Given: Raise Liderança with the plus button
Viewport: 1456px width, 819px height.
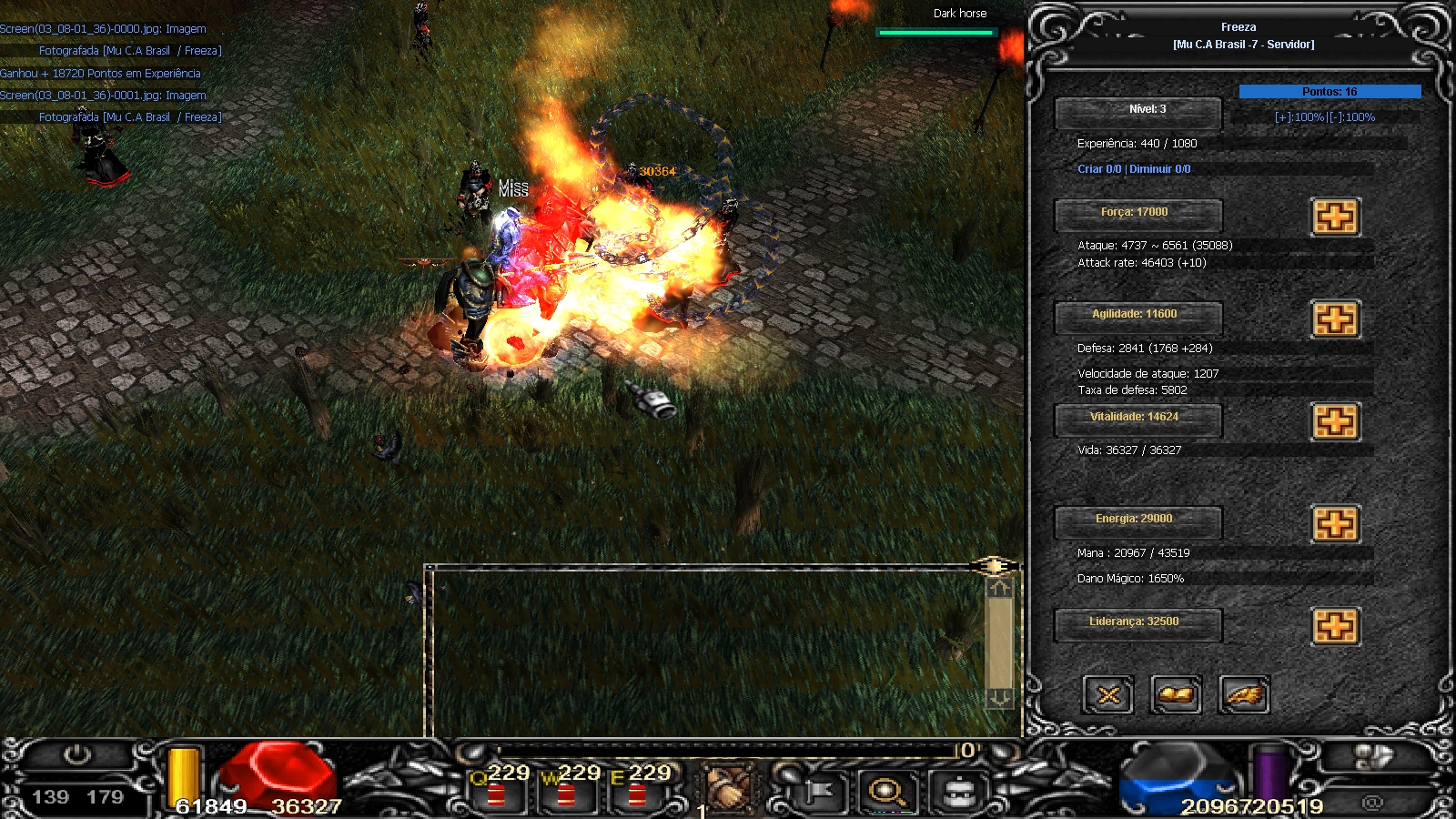Looking at the screenshot, I should click(x=1335, y=627).
